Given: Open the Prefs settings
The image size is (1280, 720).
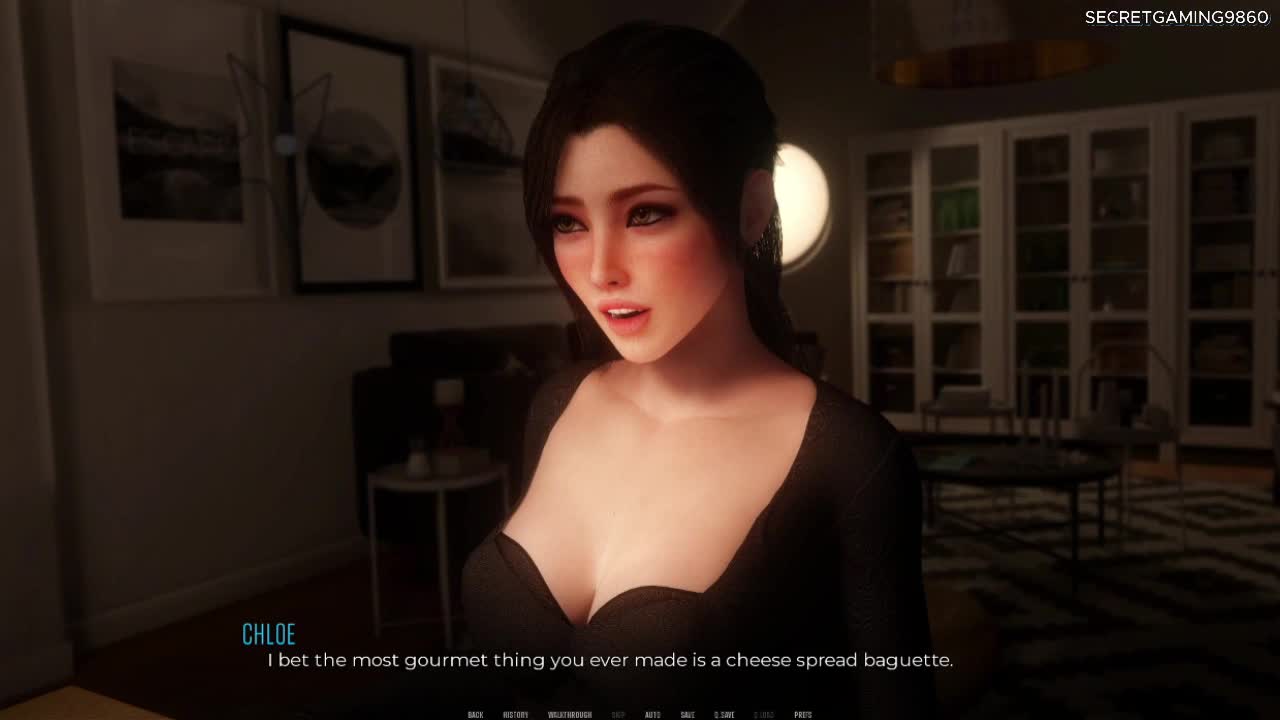Looking at the screenshot, I should [x=802, y=715].
